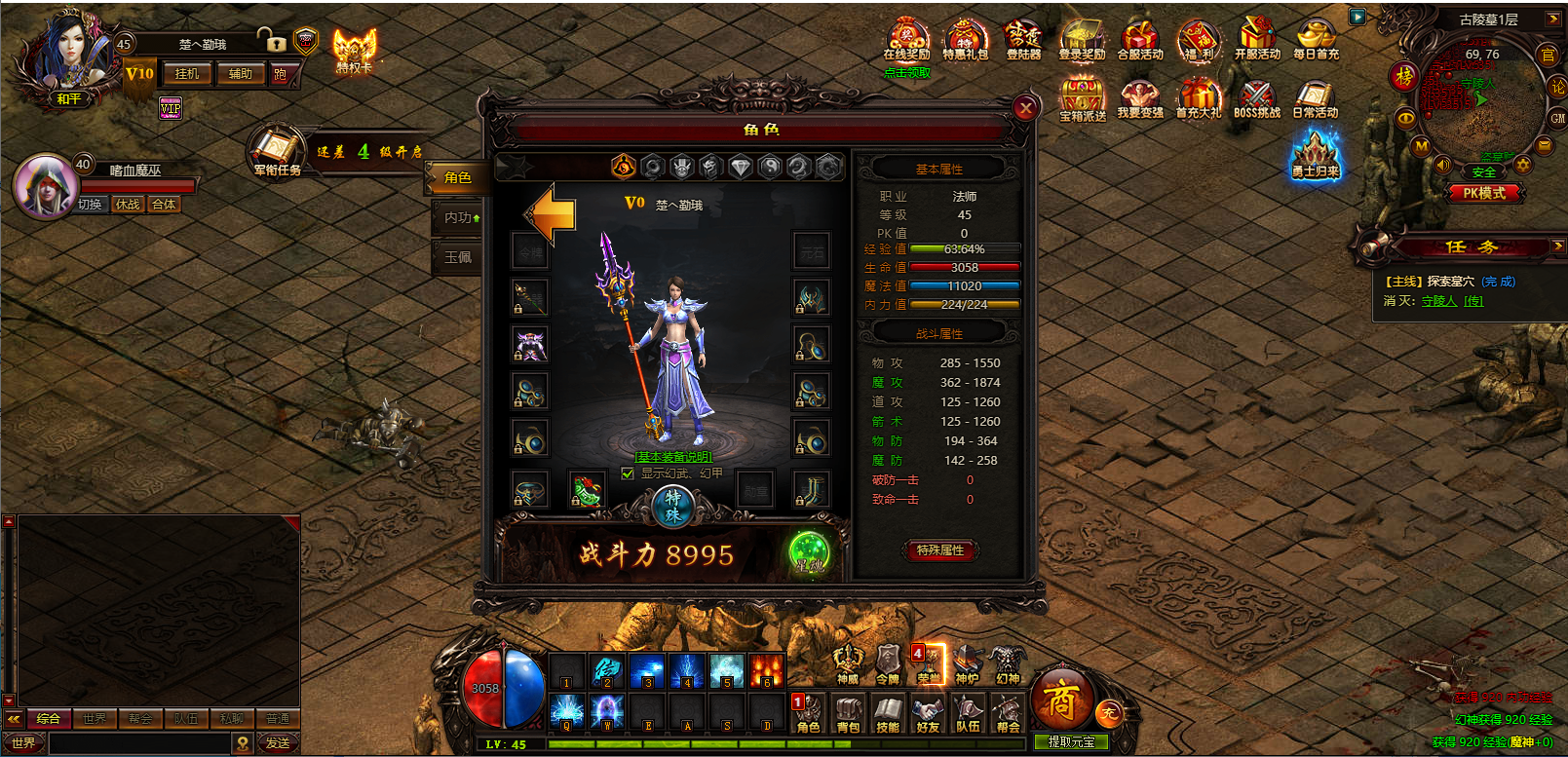Click the 基本装备说明 link
The image size is (1568, 757).
coord(673,457)
